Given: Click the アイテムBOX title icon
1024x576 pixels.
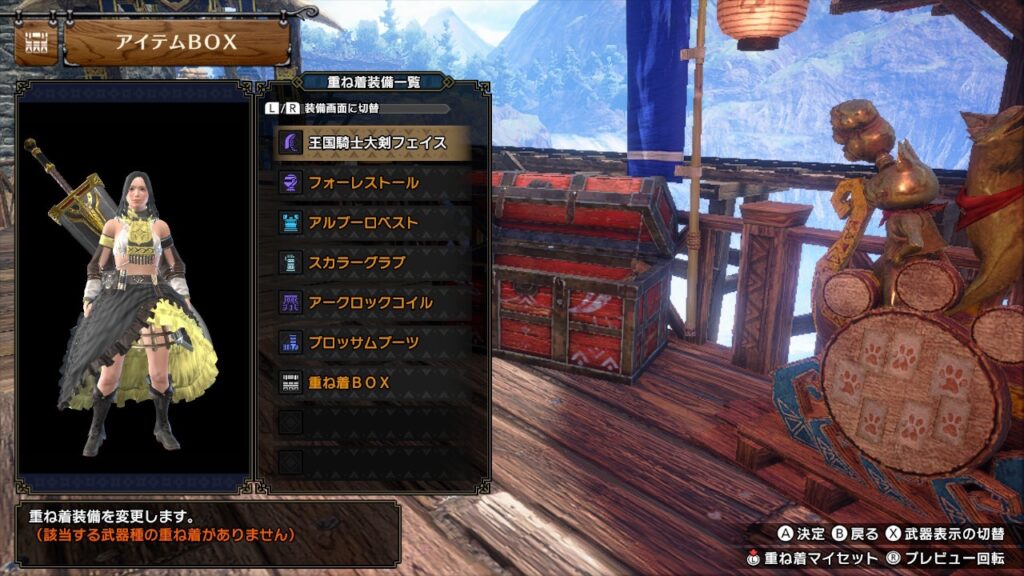Looking at the screenshot, I should 36,44.
